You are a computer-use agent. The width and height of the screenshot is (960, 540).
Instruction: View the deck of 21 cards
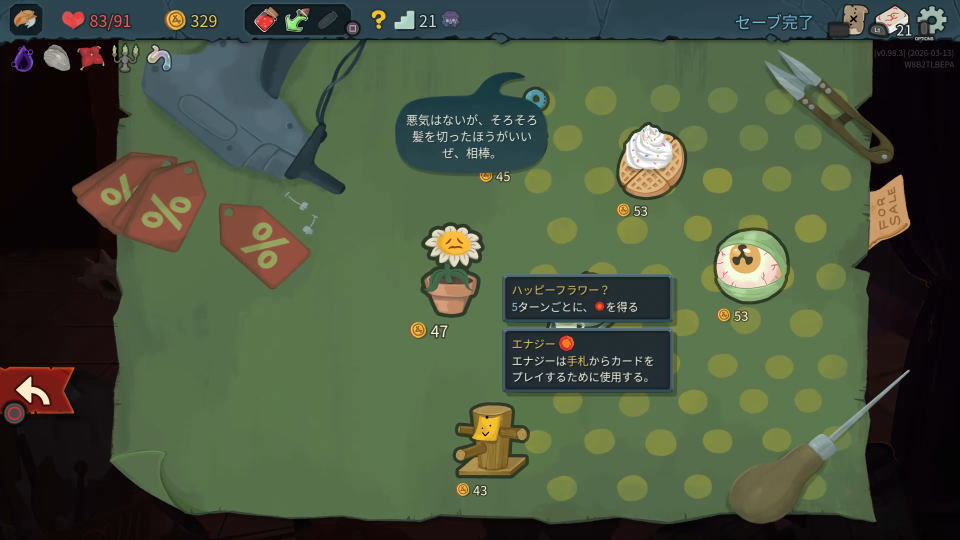coord(891,20)
